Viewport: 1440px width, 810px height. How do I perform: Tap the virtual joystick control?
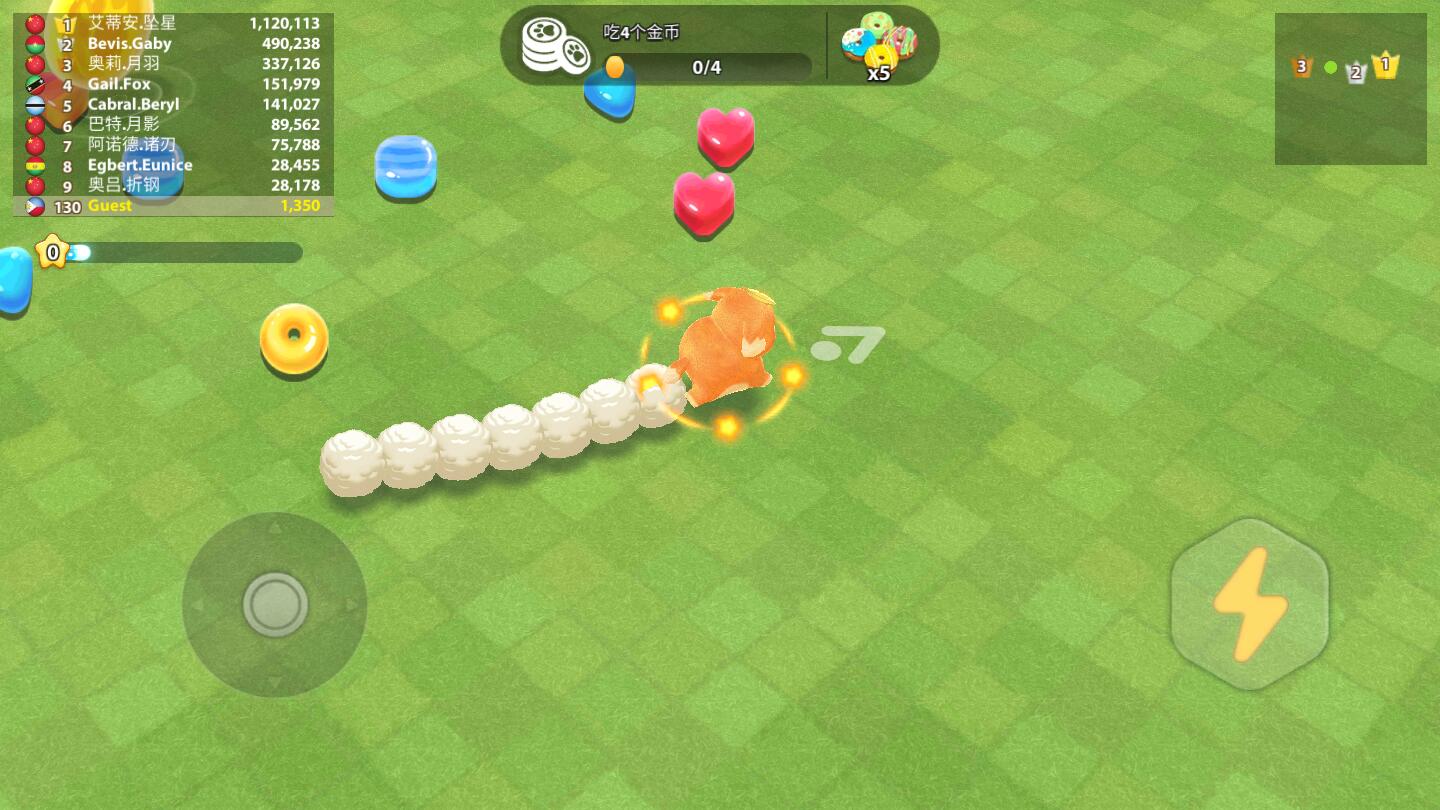(275, 604)
